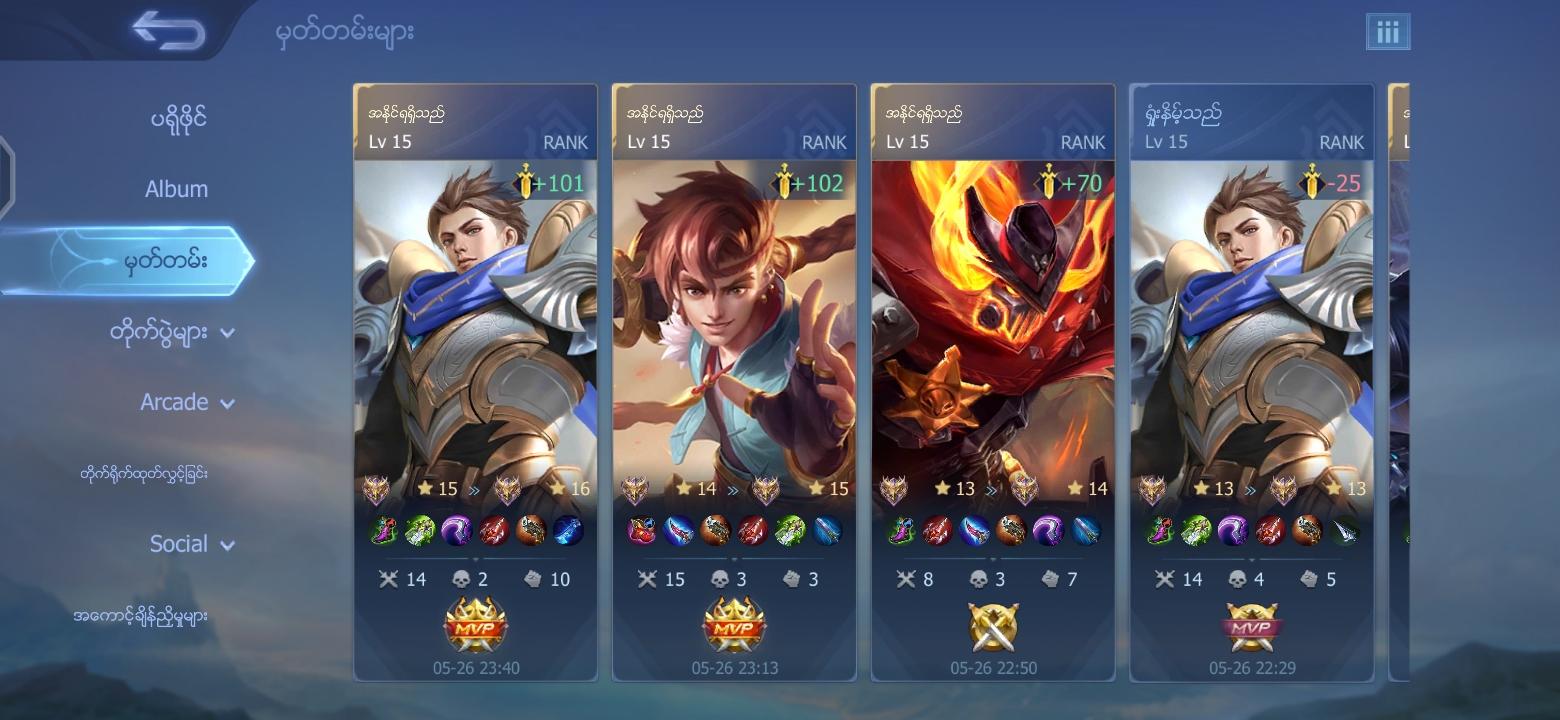Click the crossed-swords medal on the third card
Image resolution: width=1560 pixels, height=720 pixels.
tap(992, 626)
